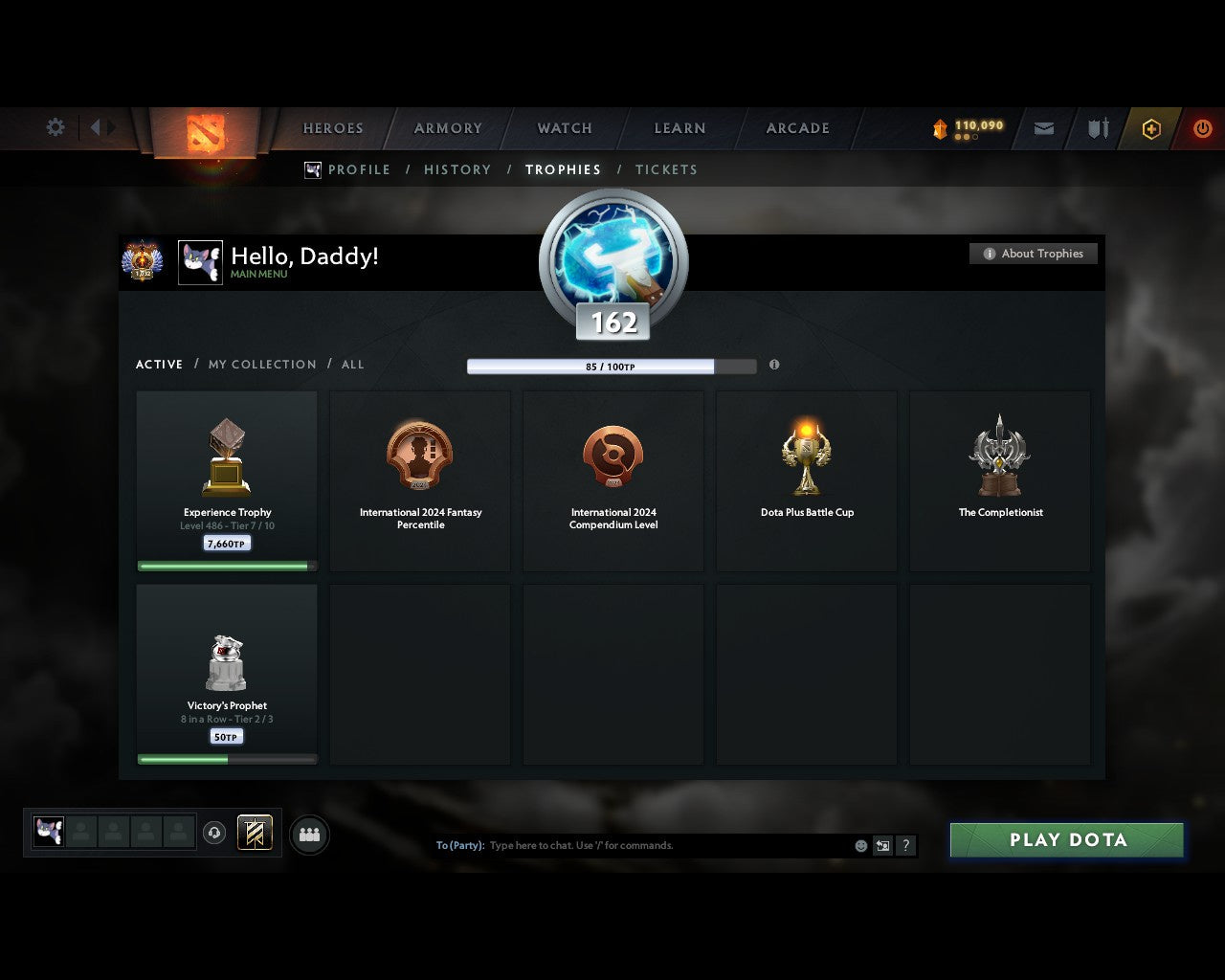
Task: Switch to the HISTORY tab
Action: pos(457,169)
